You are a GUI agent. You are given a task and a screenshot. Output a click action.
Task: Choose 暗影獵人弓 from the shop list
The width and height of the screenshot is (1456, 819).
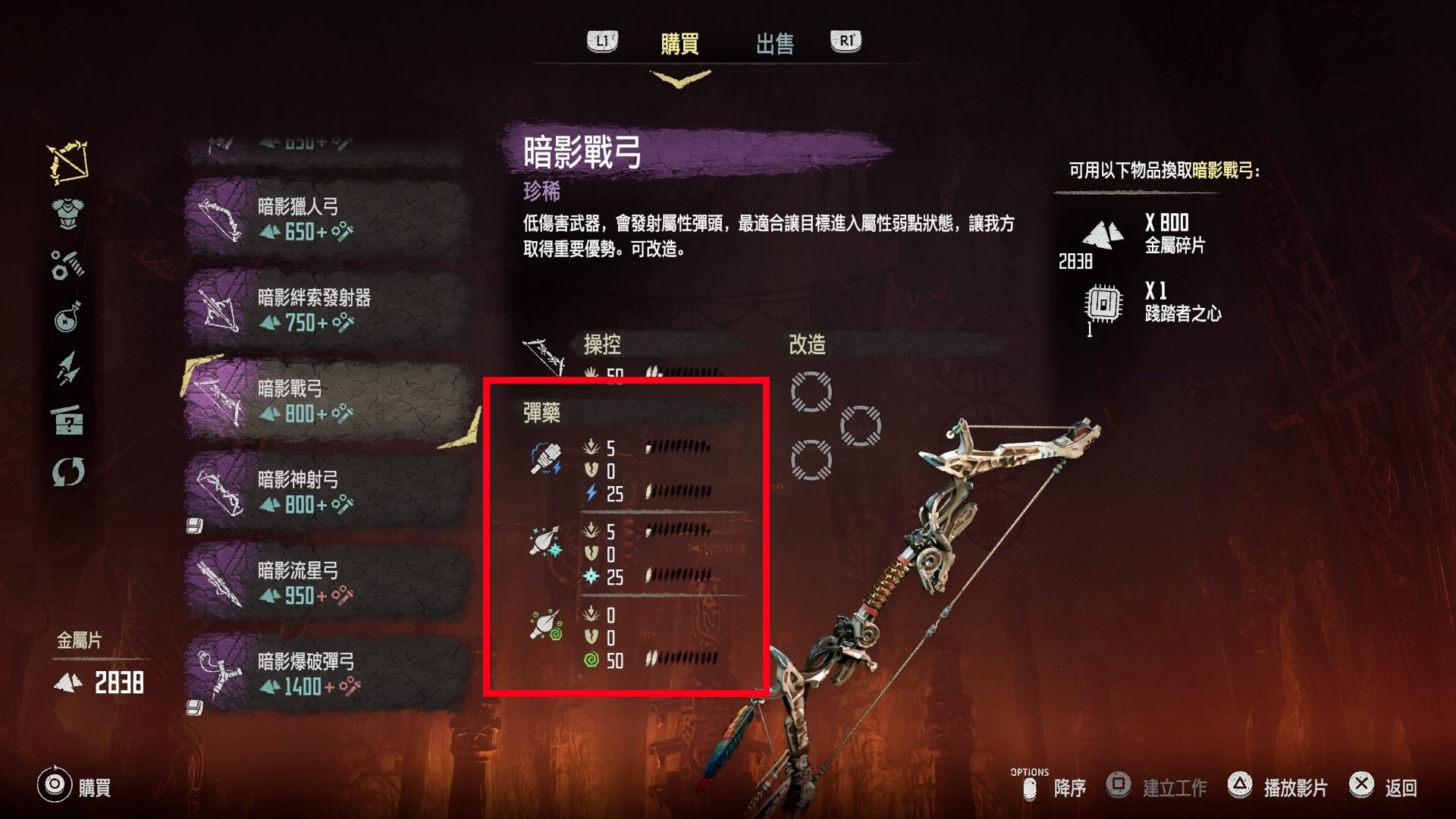pos(326,219)
